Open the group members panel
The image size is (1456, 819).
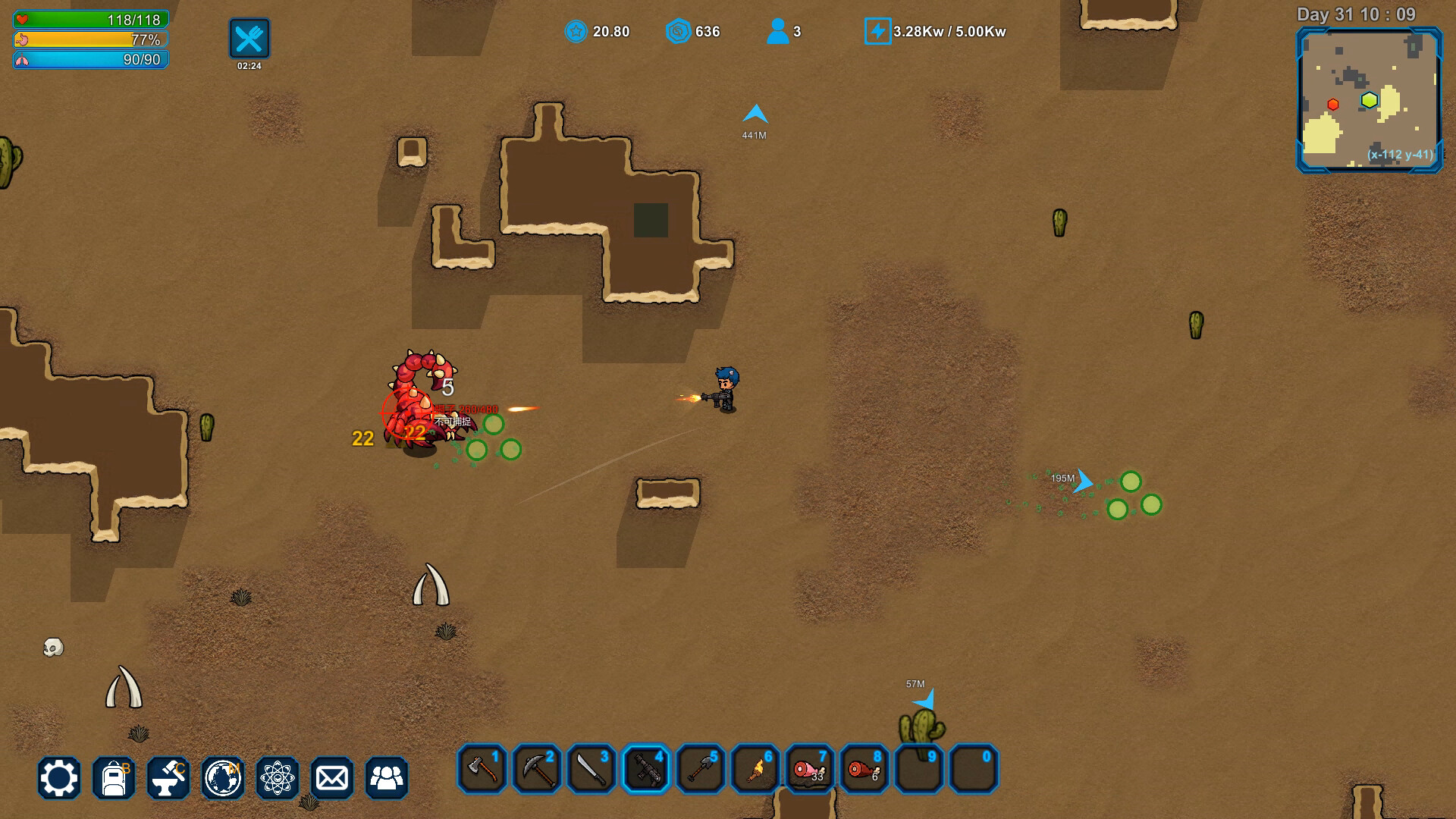(387, 778)
